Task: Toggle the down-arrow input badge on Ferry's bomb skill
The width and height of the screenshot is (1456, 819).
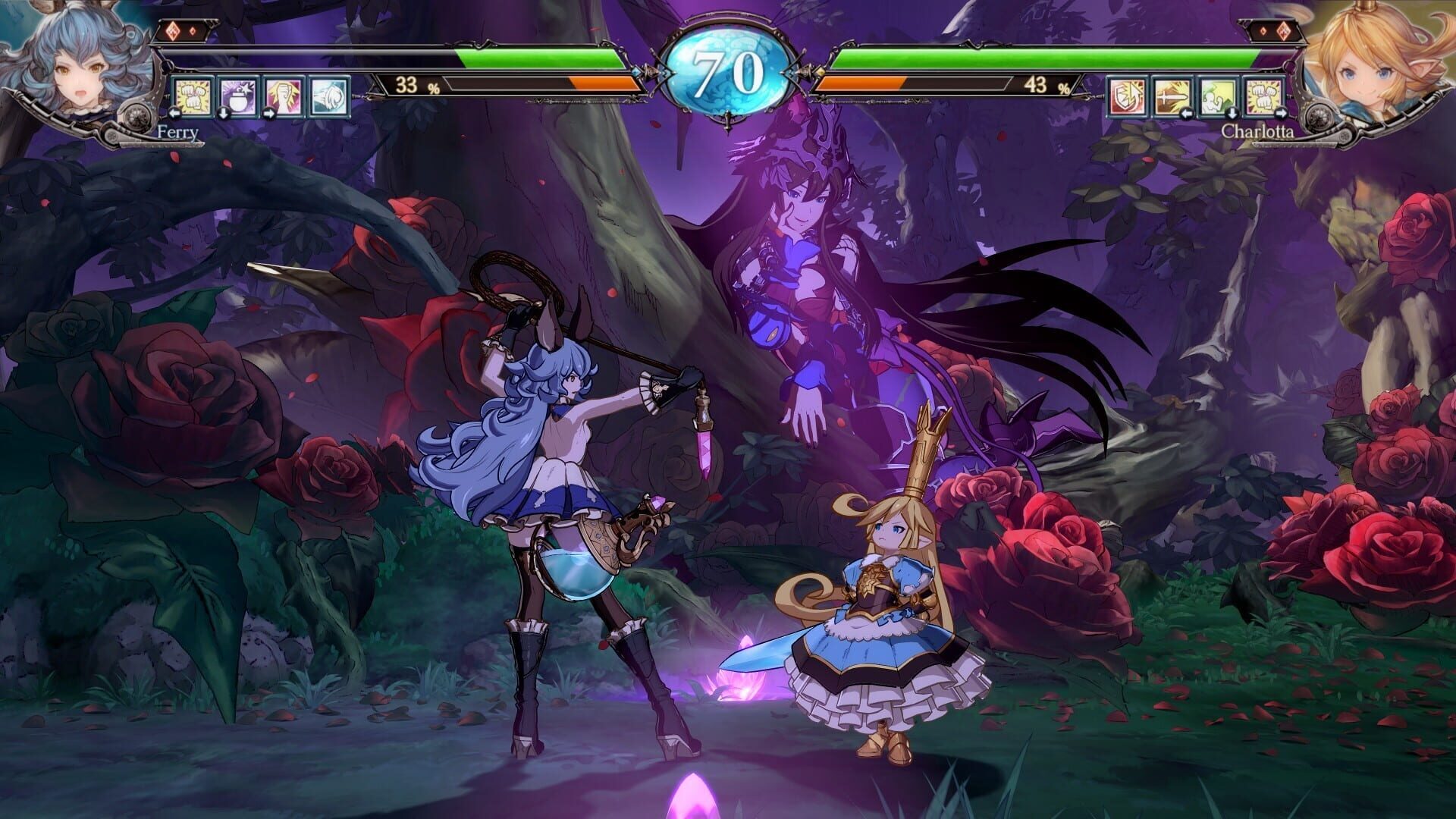Action: coord(223,114)
